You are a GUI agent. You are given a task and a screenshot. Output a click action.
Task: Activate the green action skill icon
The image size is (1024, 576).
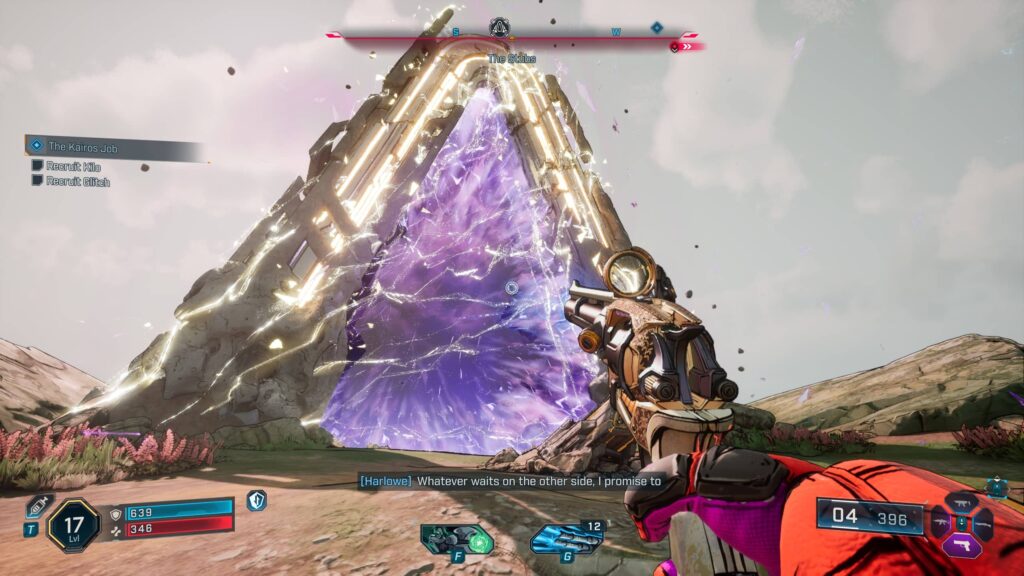click(x=457, y=539)
